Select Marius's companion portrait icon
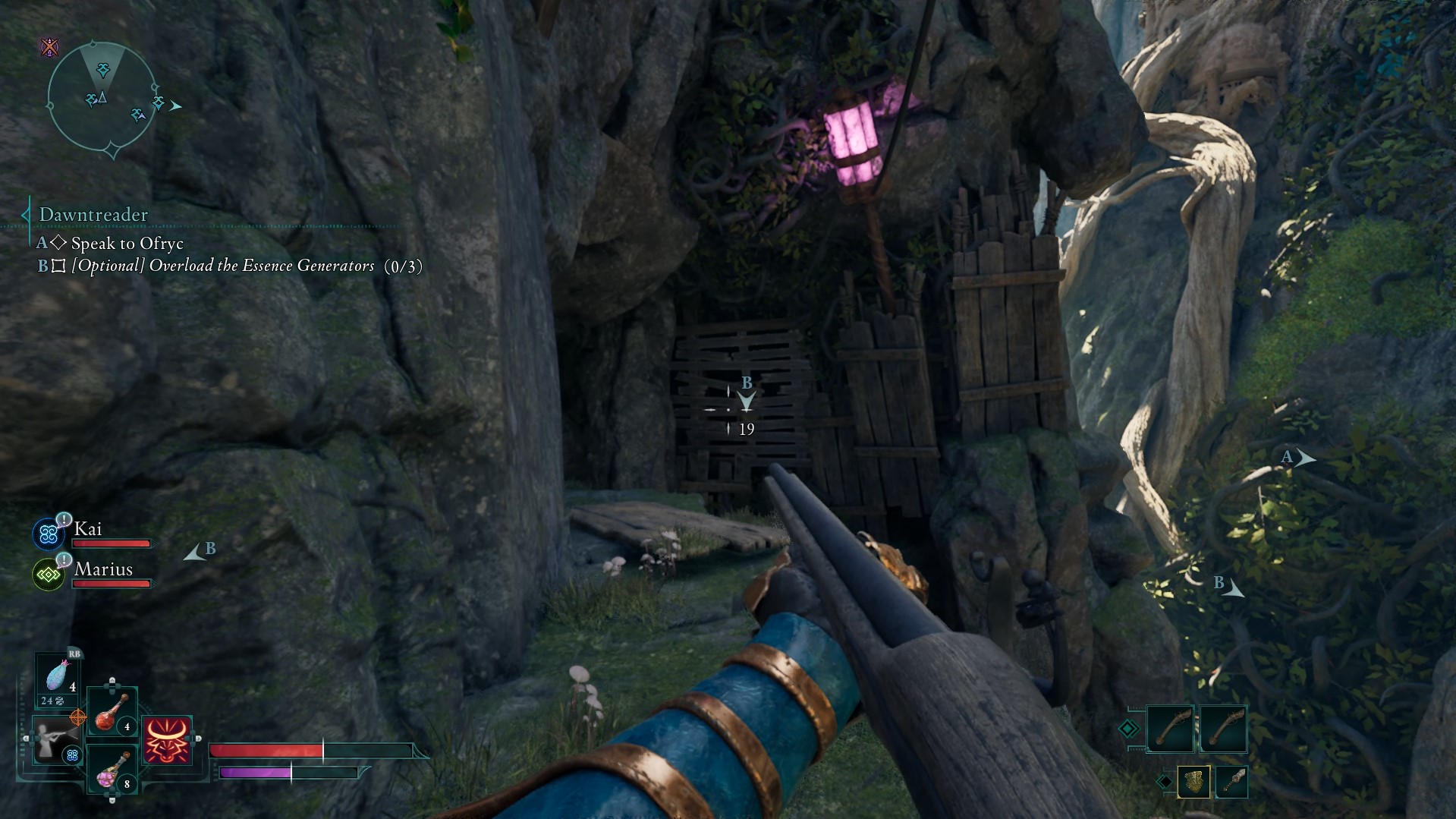Image resolution: width=1456 pixels, height=819 pixels. [49, 575]
